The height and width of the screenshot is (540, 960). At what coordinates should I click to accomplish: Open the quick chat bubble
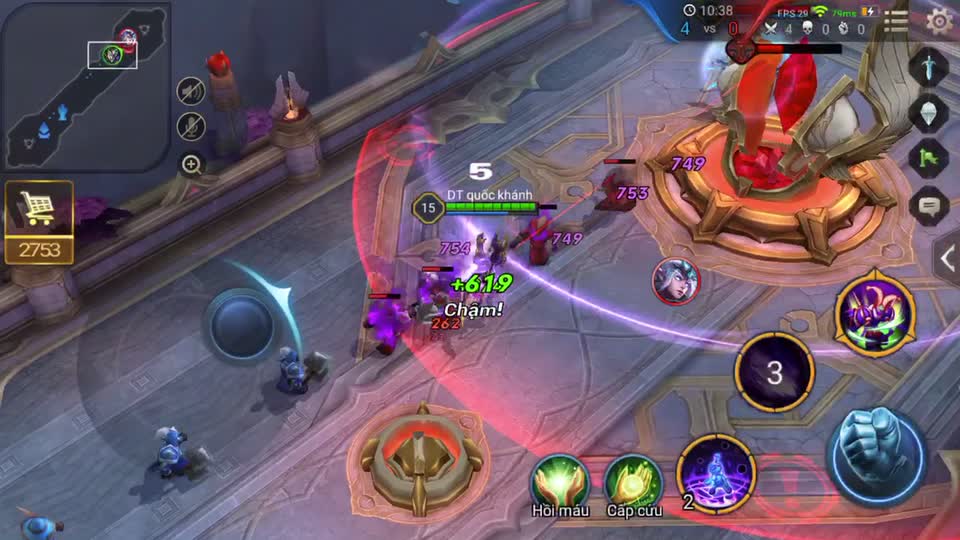929,205
